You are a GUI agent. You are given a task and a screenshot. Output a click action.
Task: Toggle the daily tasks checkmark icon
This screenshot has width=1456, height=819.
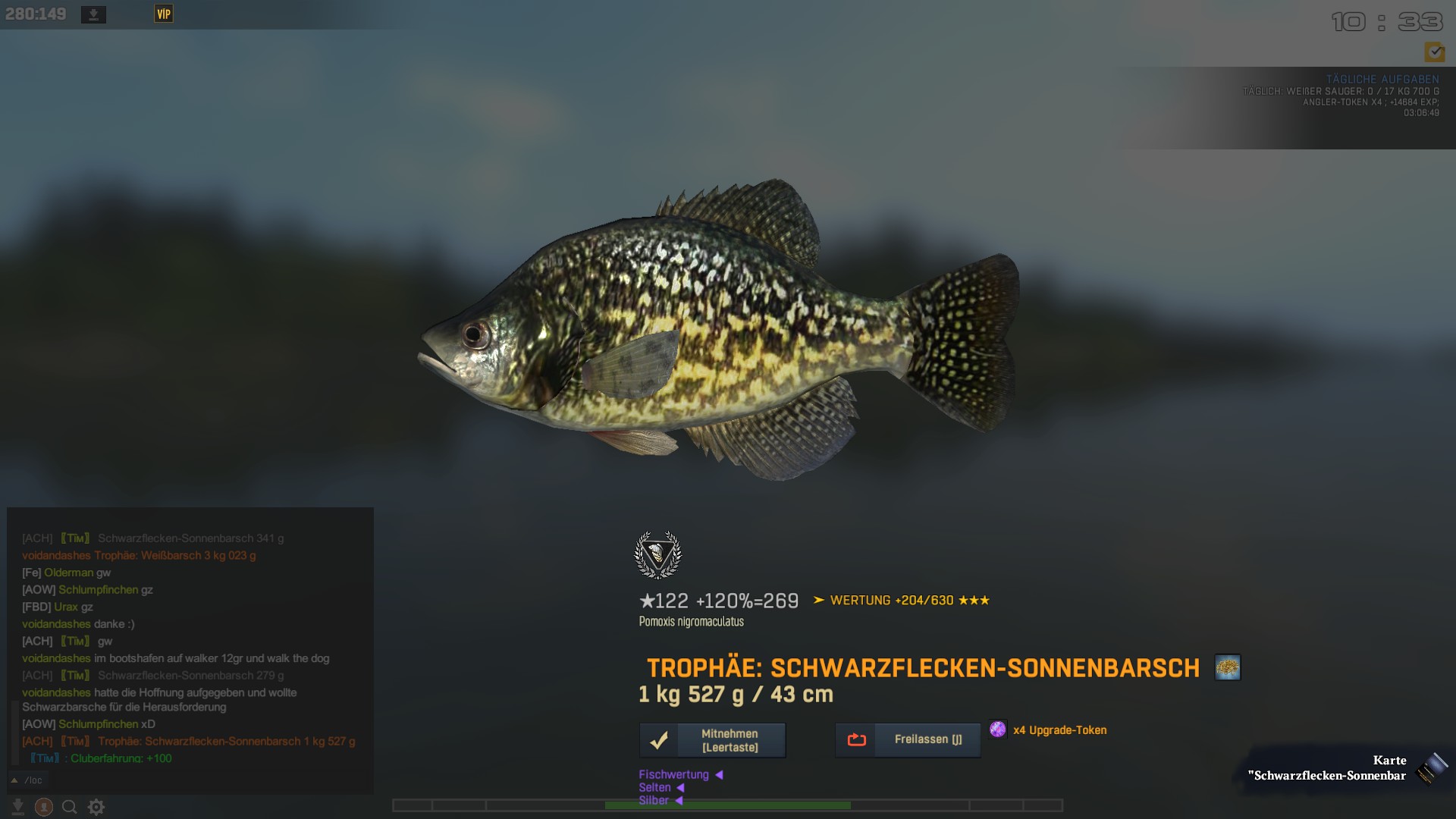pyautogui.click(x=1434, y=52)
